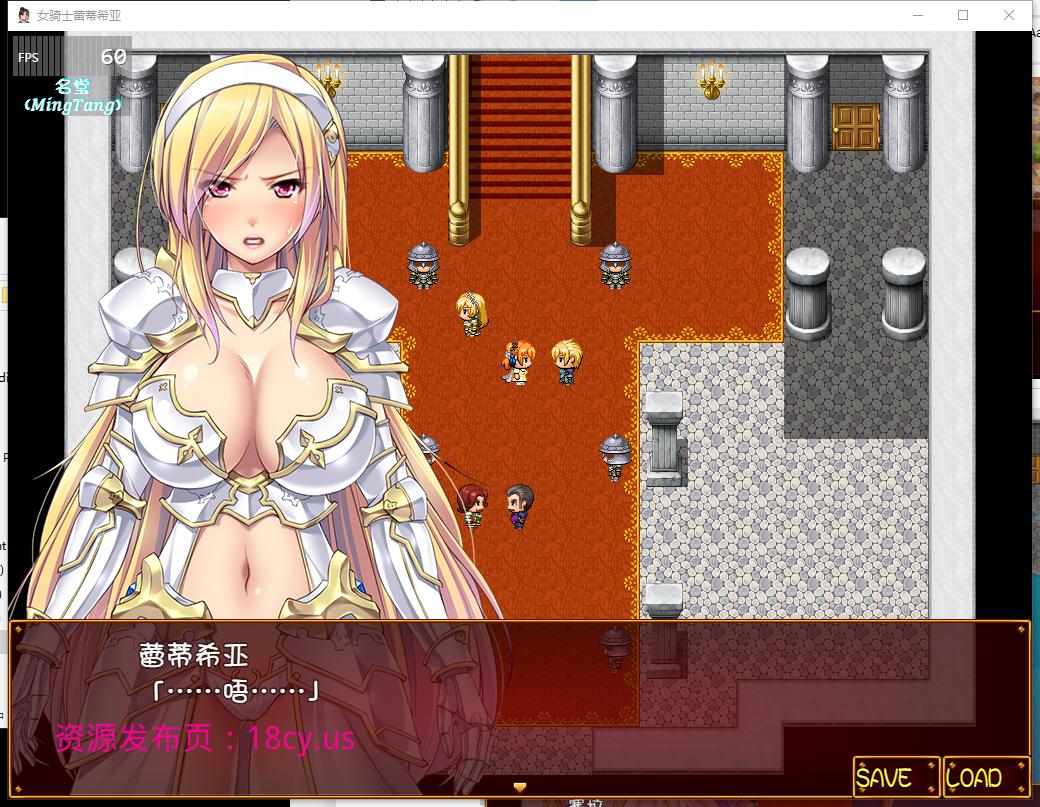
Task: Maximize the game window
Action: 963,15
